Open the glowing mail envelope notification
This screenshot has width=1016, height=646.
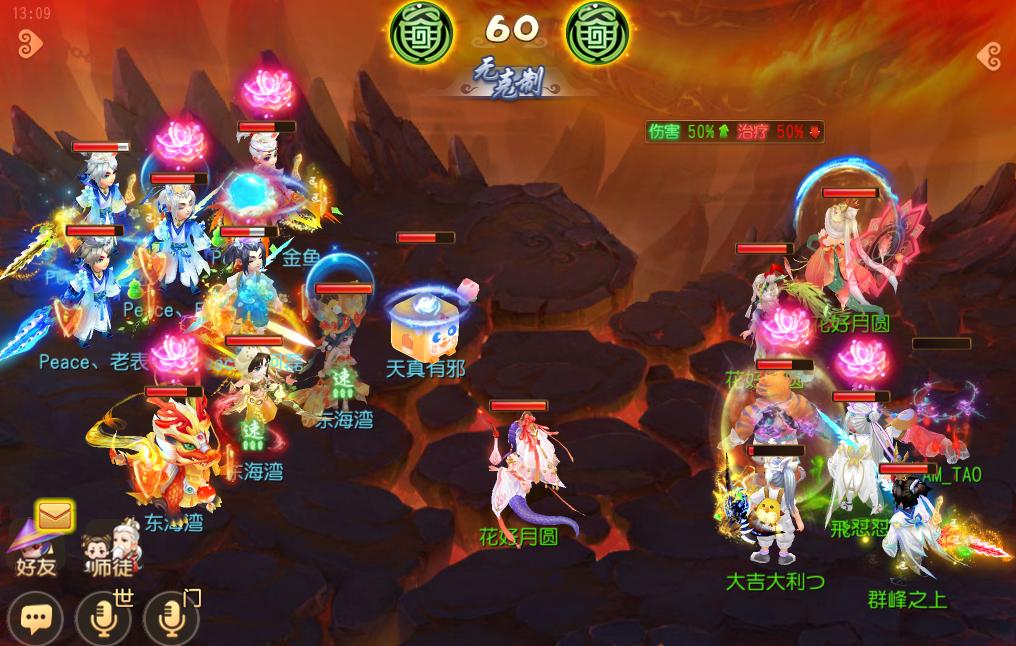click(54, 516)
